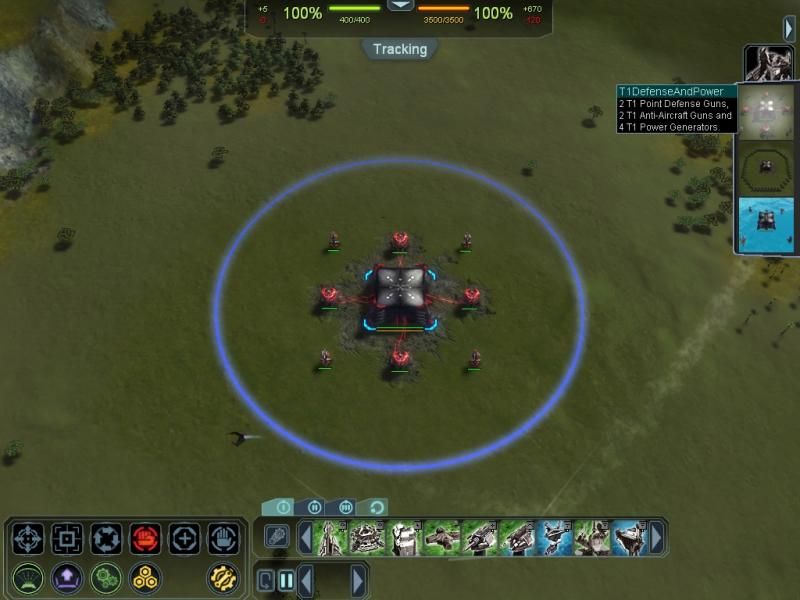
Task: Open the dropdown arrow atop the resource bar
Action: 400,6
